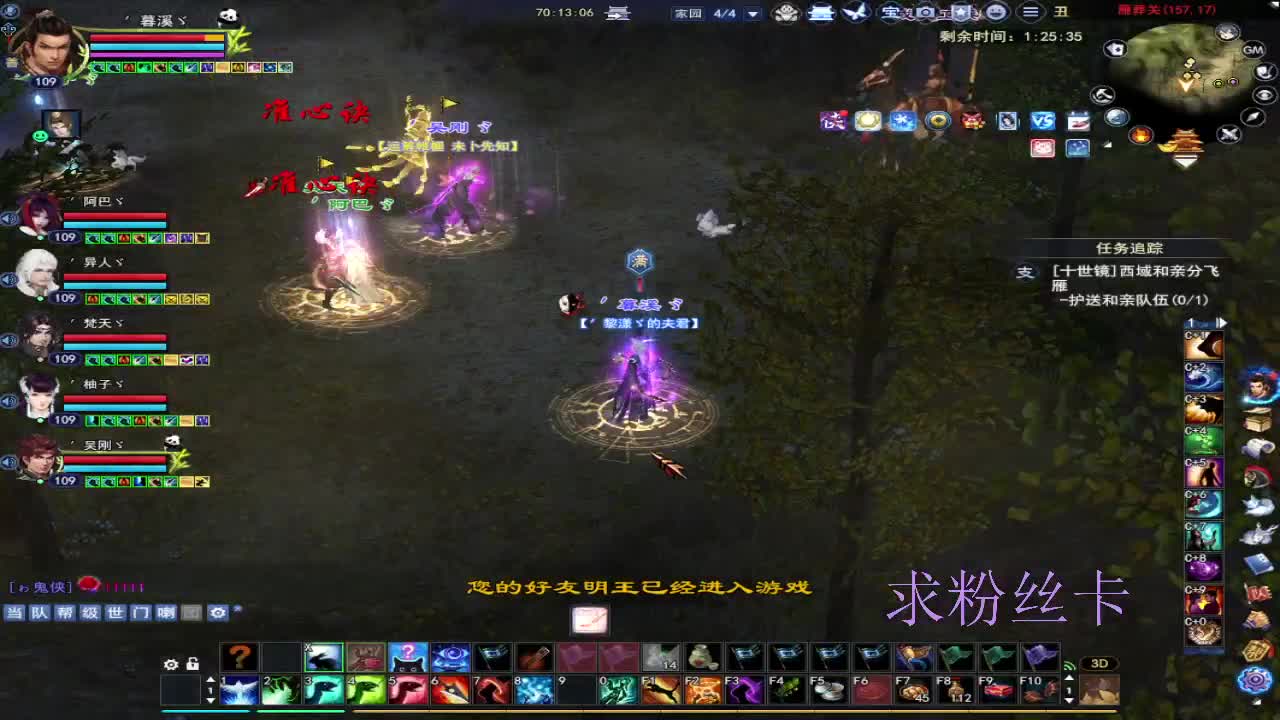
Task: Open the green flag item near F10 slot
Action: click(x=996, y=658)
